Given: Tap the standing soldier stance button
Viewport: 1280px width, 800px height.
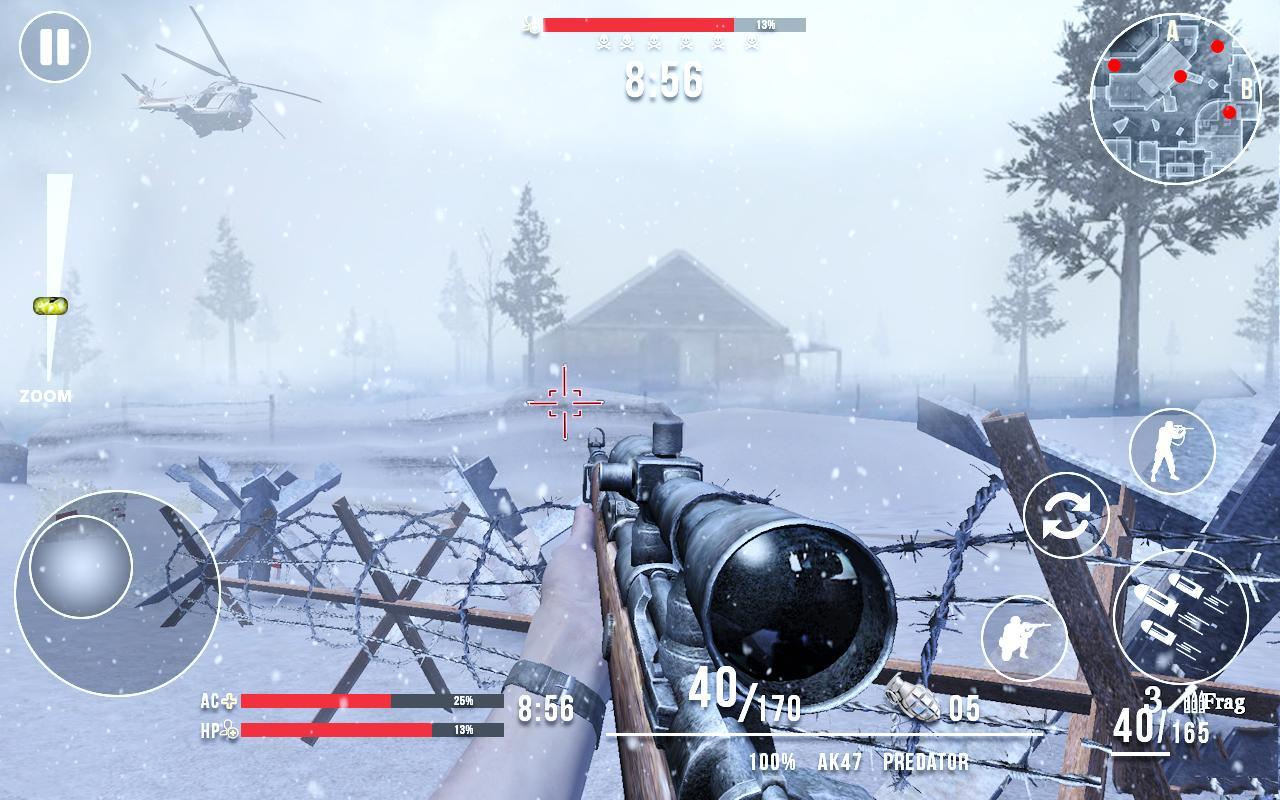Looking at the screenshot, I should click(1171, 451).
